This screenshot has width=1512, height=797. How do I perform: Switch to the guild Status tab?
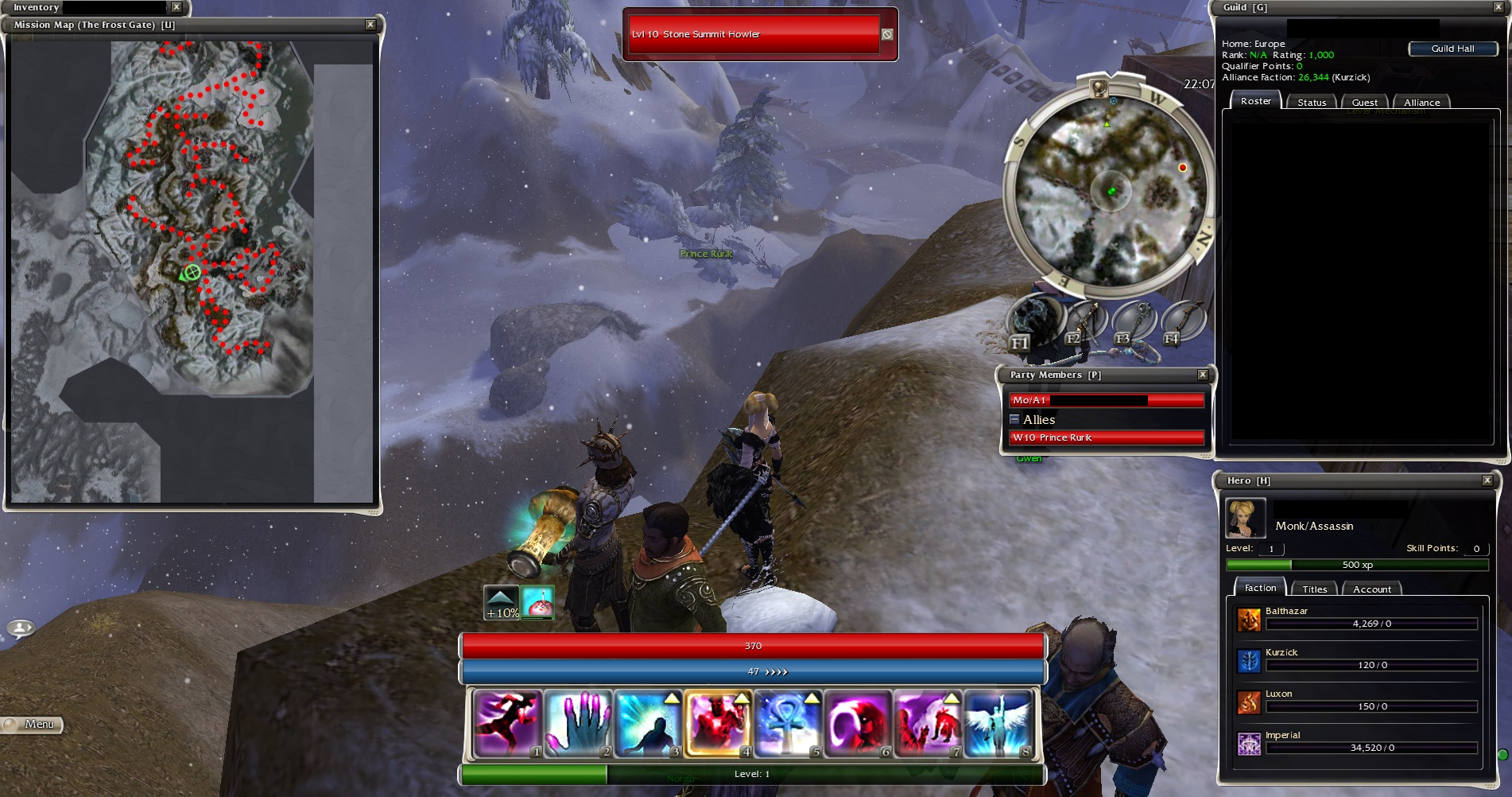(x=1312, y=103)
